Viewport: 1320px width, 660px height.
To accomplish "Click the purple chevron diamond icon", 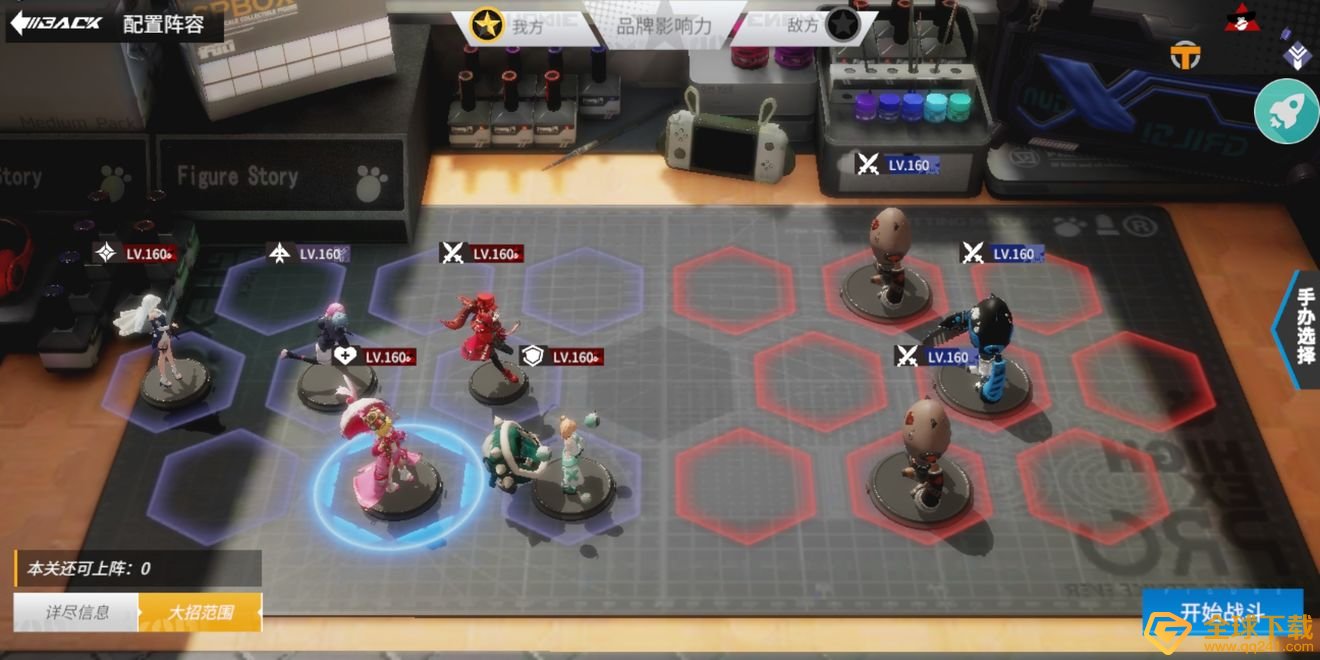I will (1297, 57).
